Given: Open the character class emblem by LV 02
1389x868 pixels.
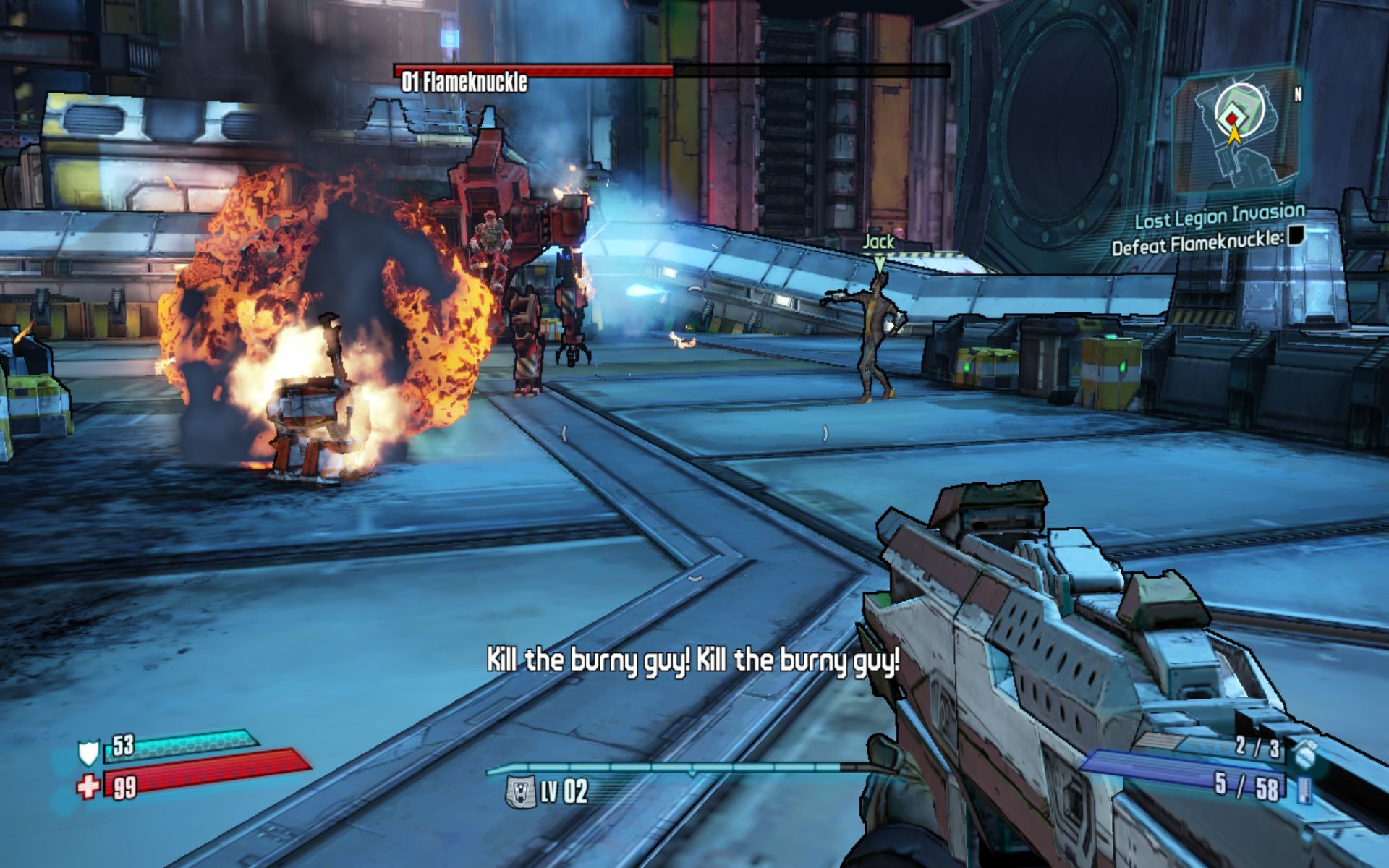Looking at the screenshot, I should [519, 791].
